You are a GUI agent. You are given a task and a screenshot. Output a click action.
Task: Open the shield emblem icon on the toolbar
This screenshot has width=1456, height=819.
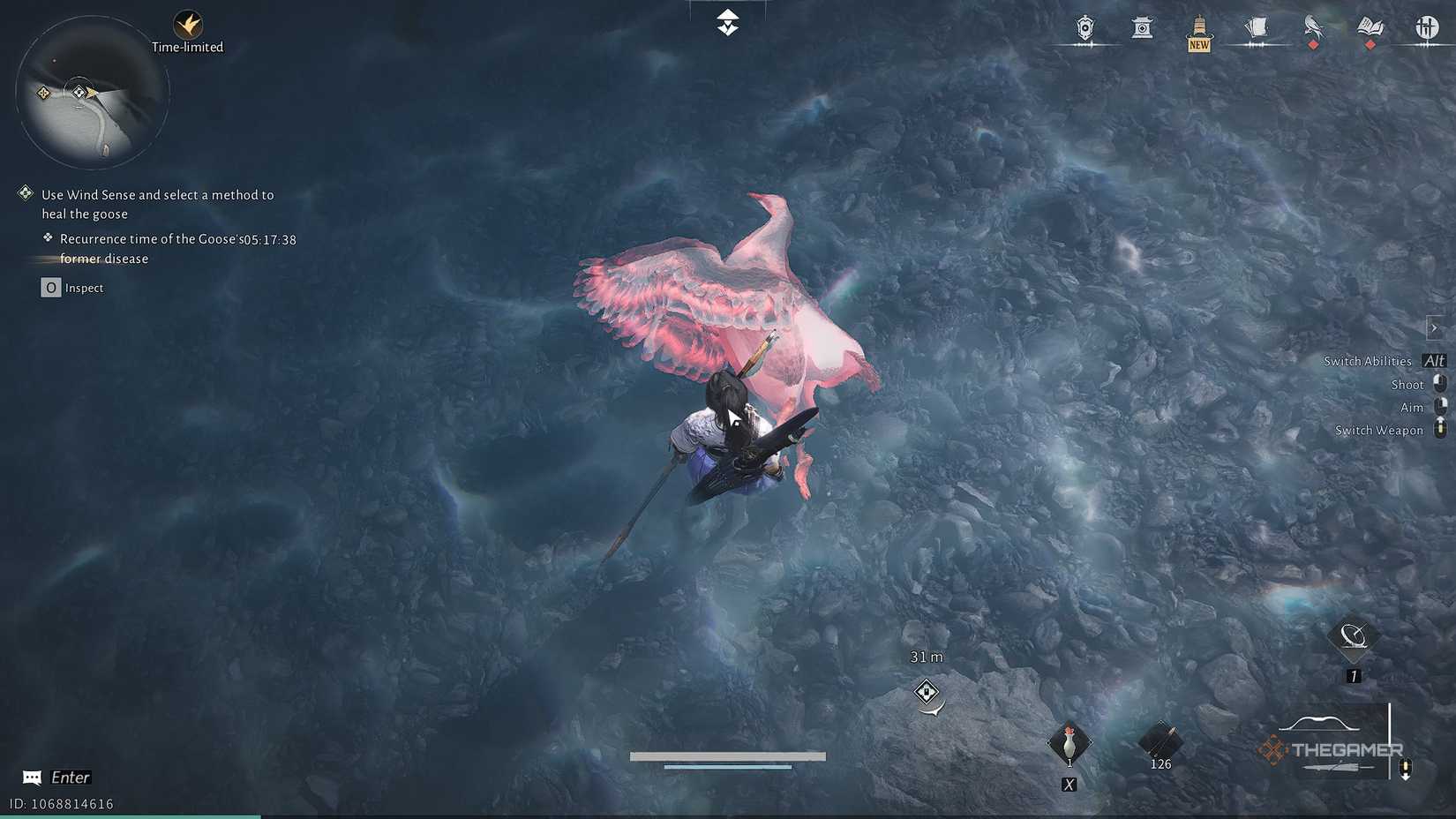pyautogui.click(x=1084, y=28)
